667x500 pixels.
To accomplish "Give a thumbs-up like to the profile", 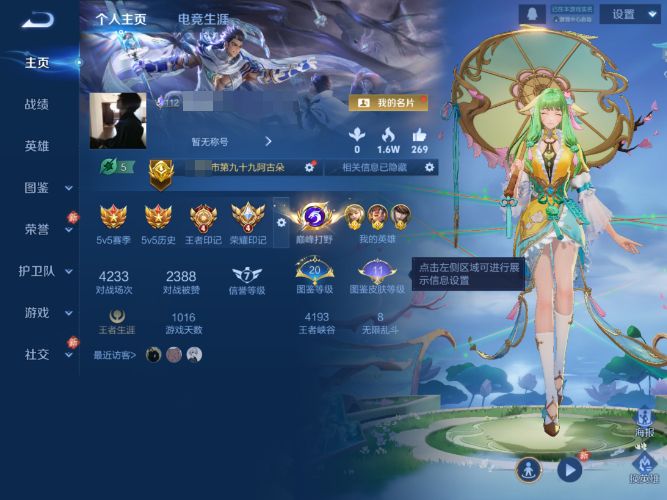I will point(419,137).
